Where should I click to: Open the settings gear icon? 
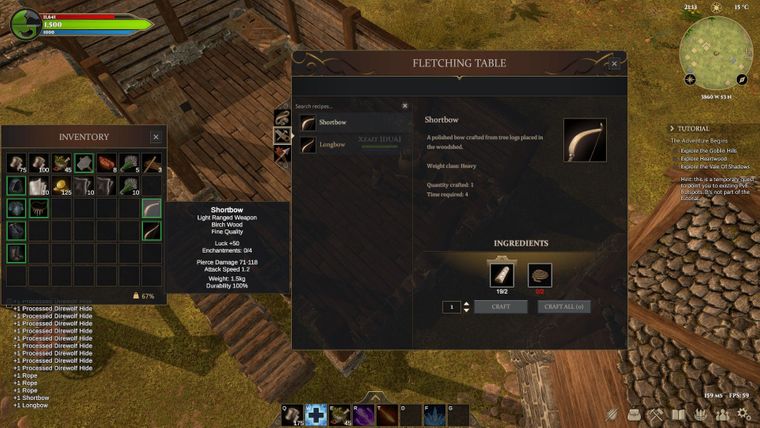point(744,415)
